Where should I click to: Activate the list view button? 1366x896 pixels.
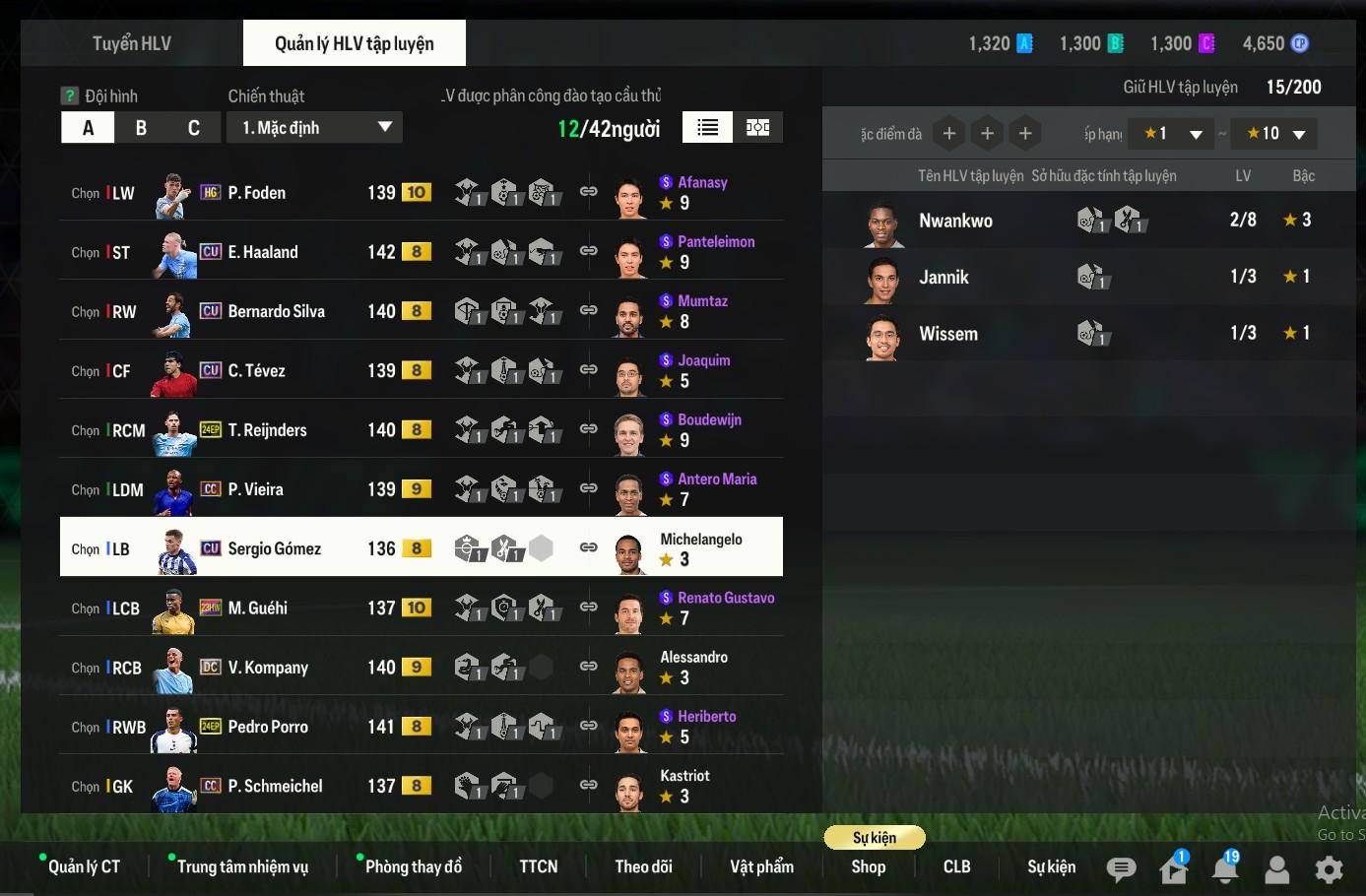coord(707,127)
